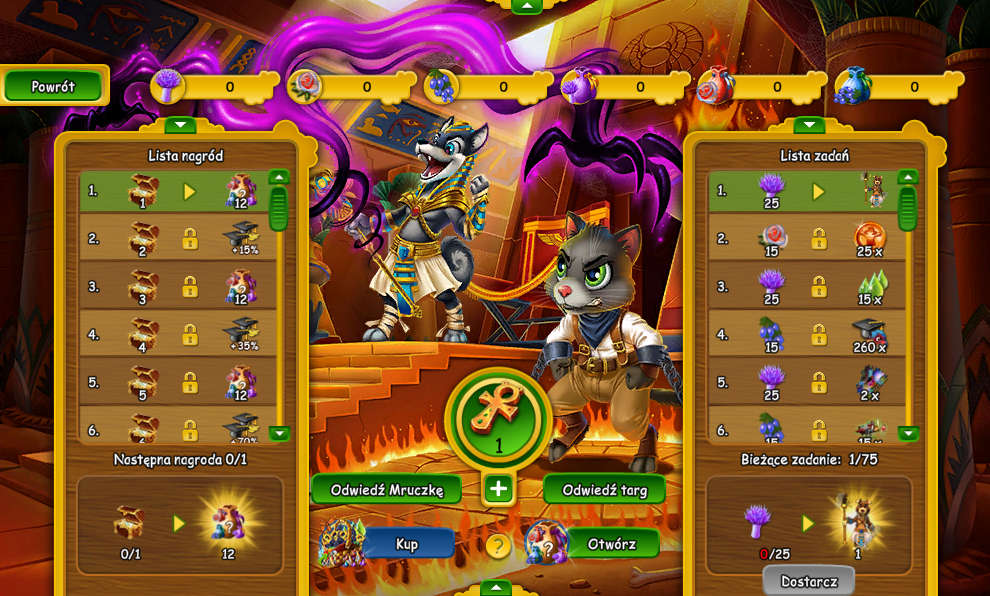Collapse the top-center green arrow tab

point(526,6)
